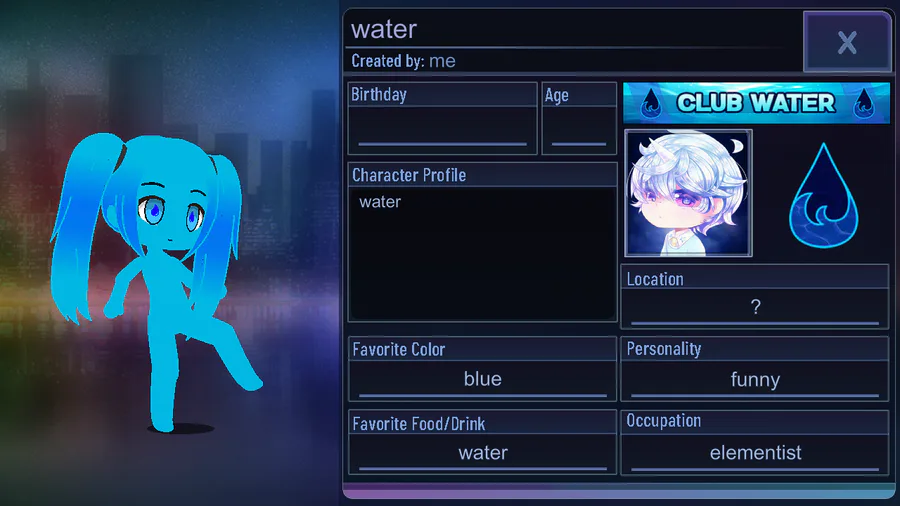Edit the character name field "water"
This screenshot has height=506, width=900.
click(x=570, y=29)
